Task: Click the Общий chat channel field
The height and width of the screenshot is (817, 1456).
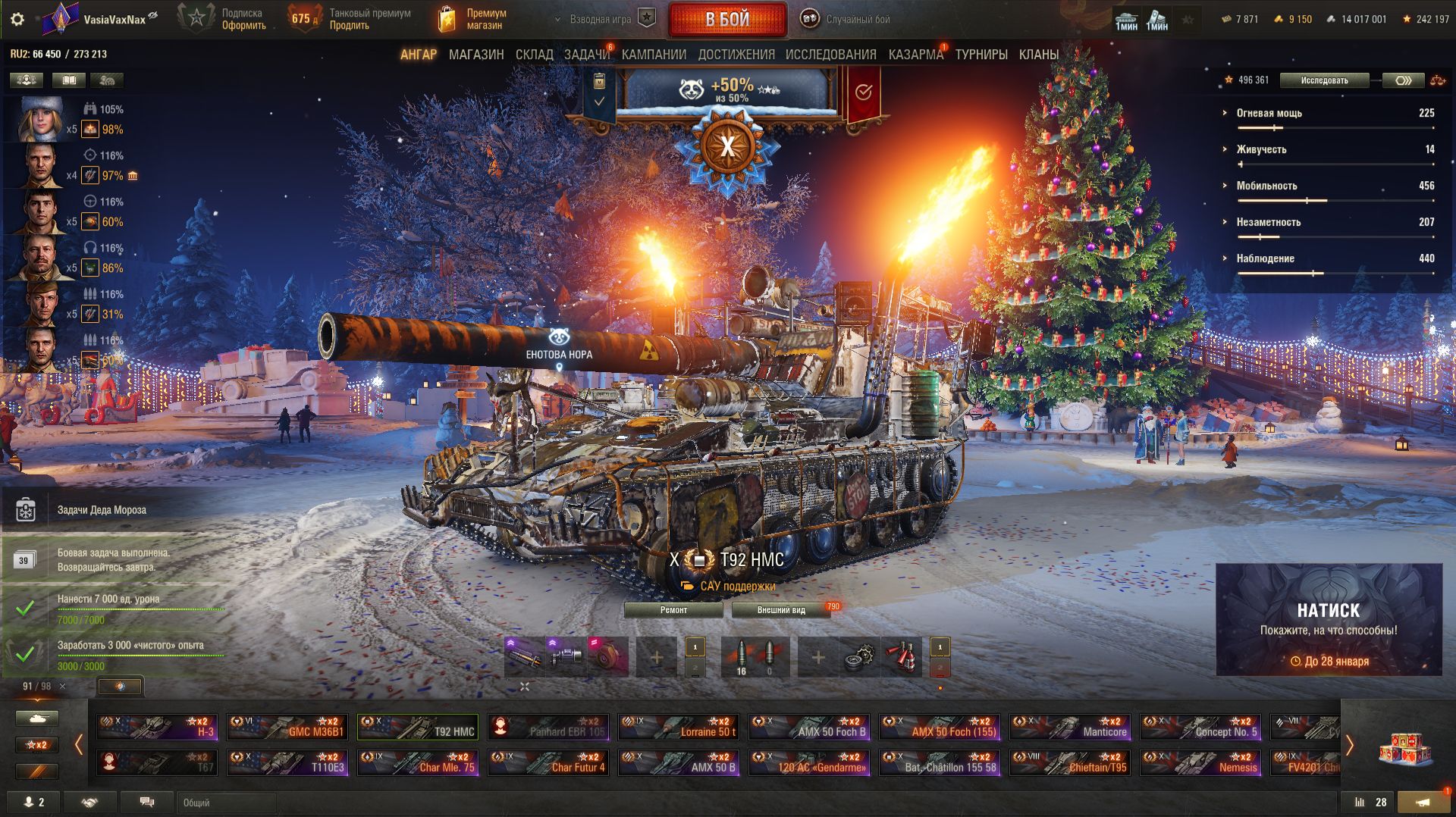Action: point(227,803)
